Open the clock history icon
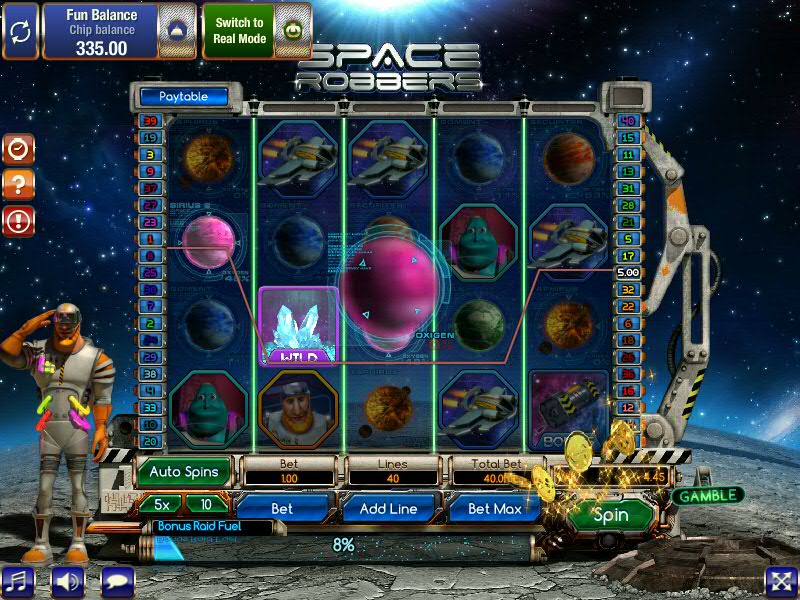The image size is (800, 600). click(18, 149)
